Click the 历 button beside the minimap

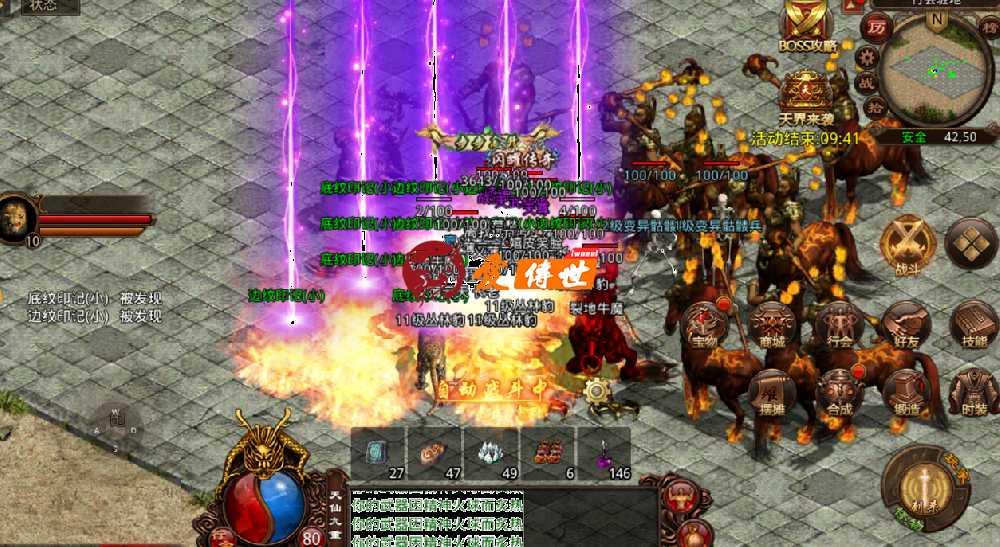point(876,27)
